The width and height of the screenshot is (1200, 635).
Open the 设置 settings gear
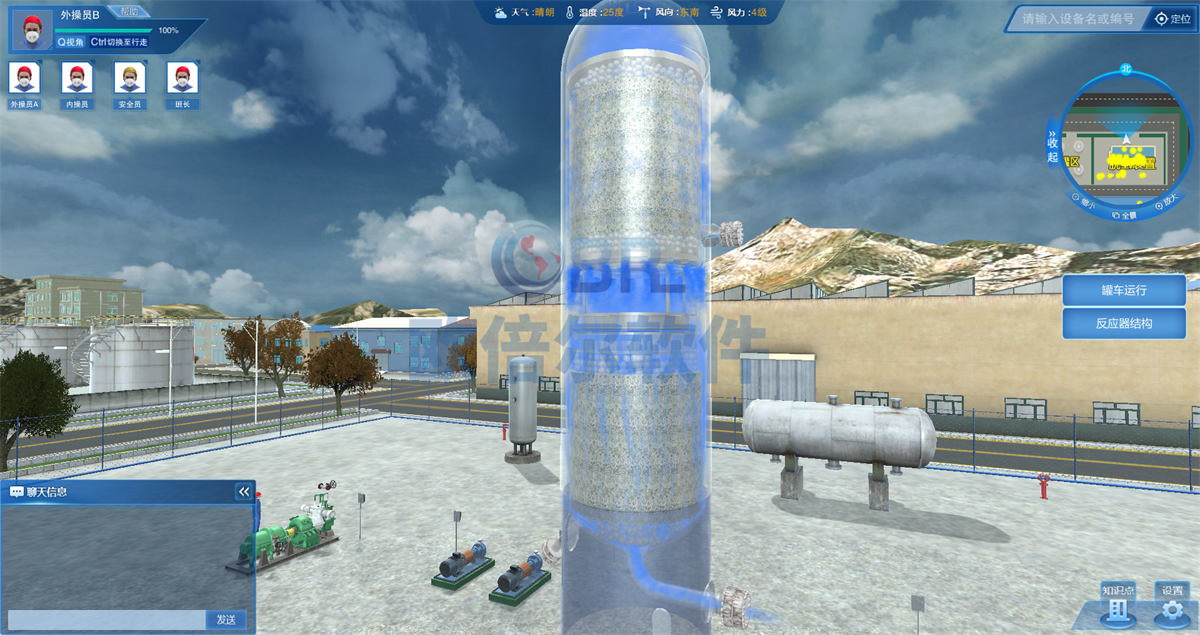pyautogui.click(x=1172, y=604)
